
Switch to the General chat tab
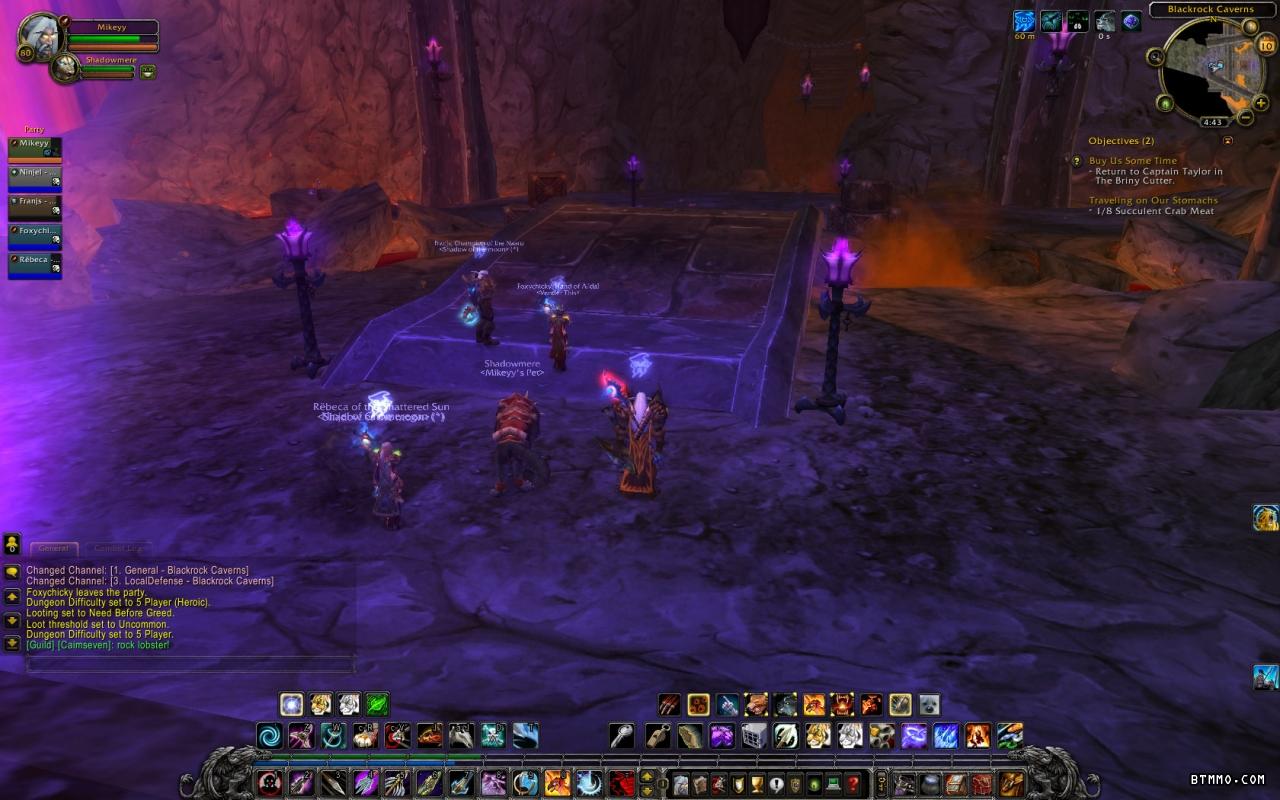53,548
